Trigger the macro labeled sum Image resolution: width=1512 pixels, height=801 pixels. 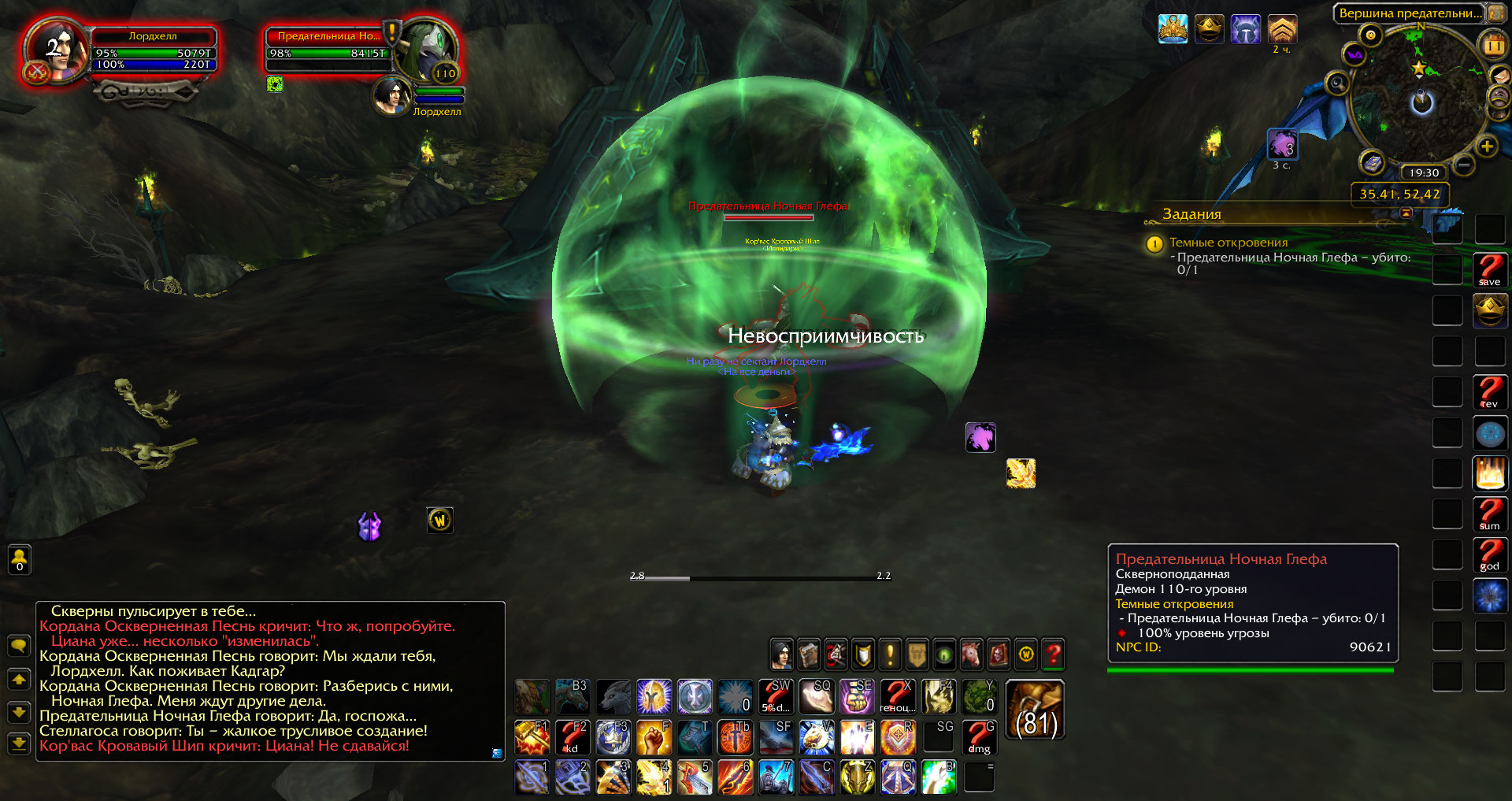1489,514
